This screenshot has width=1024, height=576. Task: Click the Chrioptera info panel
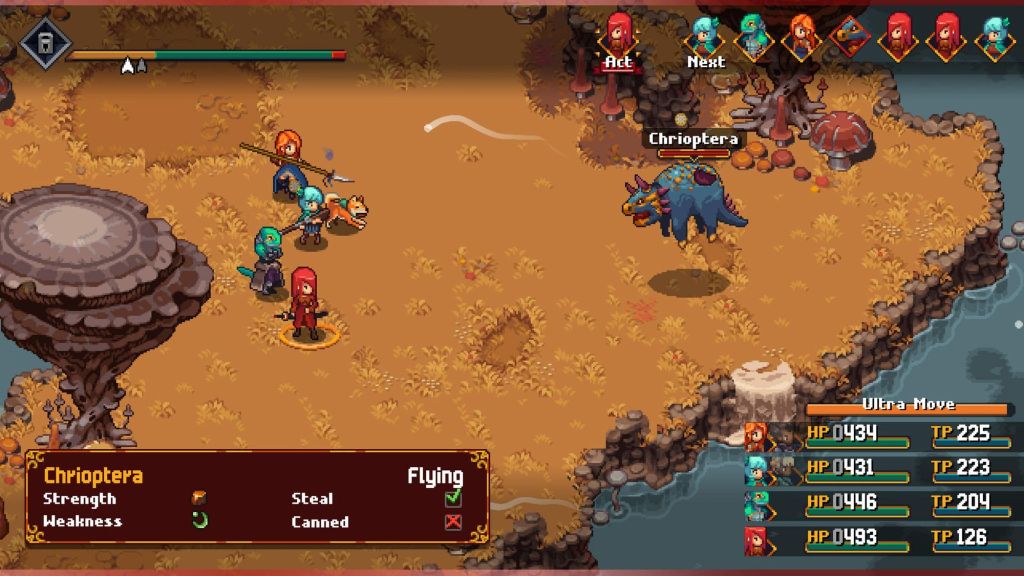257,497
